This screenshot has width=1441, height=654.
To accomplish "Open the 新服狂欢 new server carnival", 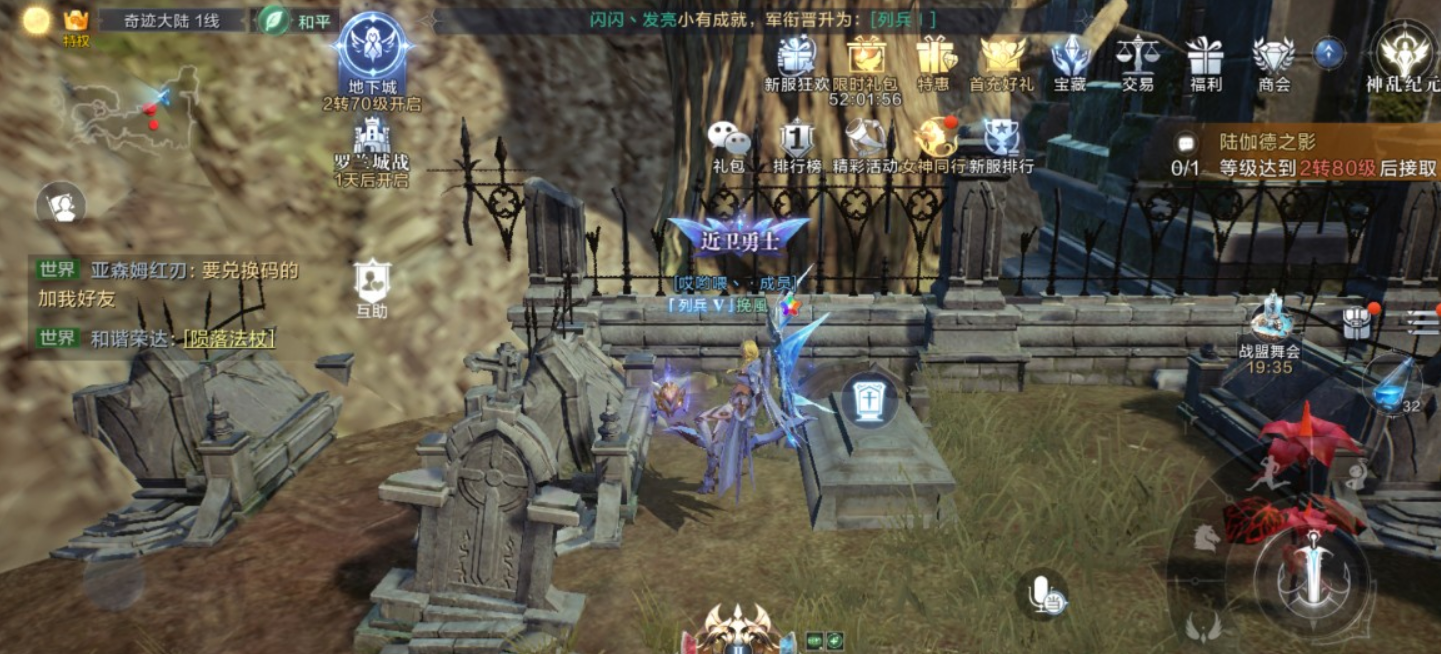I will pos(797,60).
